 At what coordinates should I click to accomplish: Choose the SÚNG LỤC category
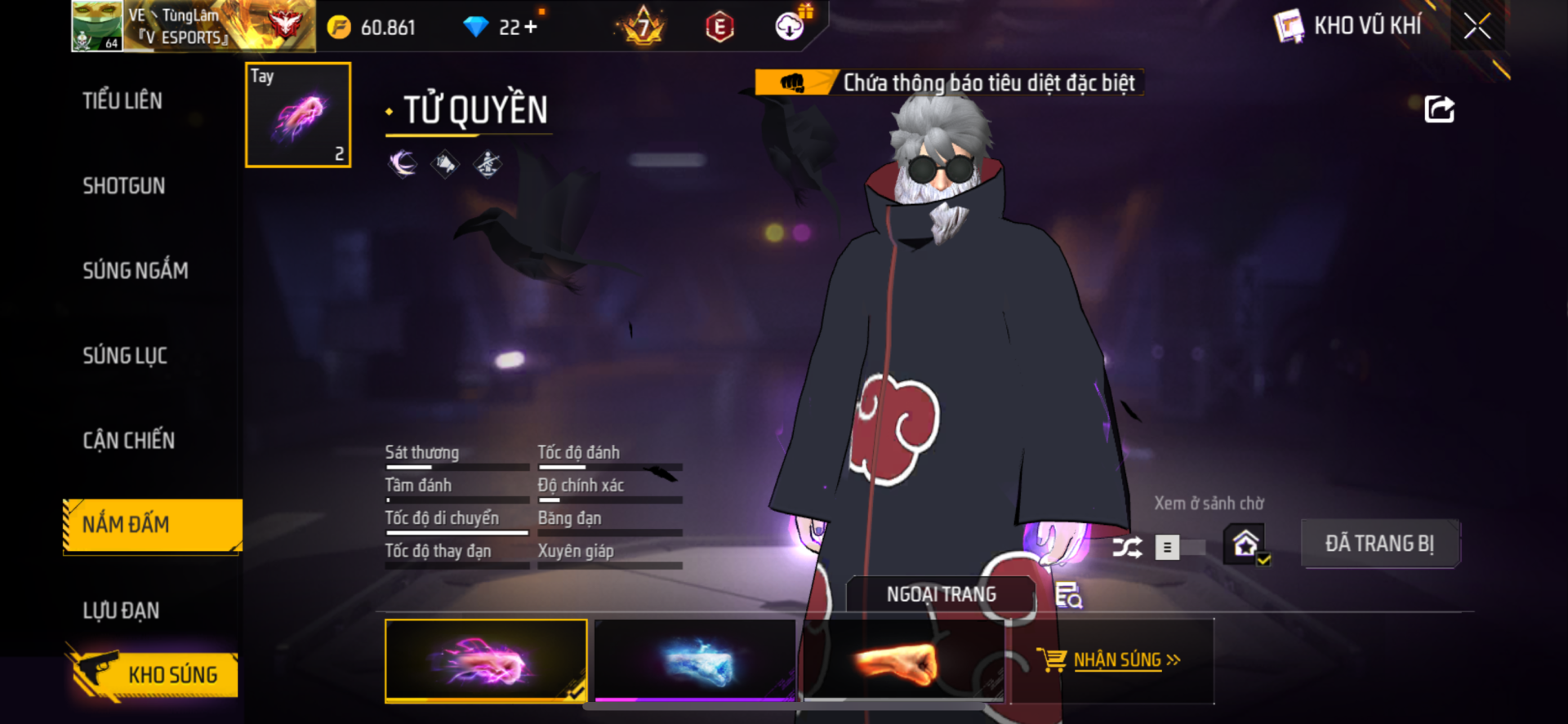[125, 356]
